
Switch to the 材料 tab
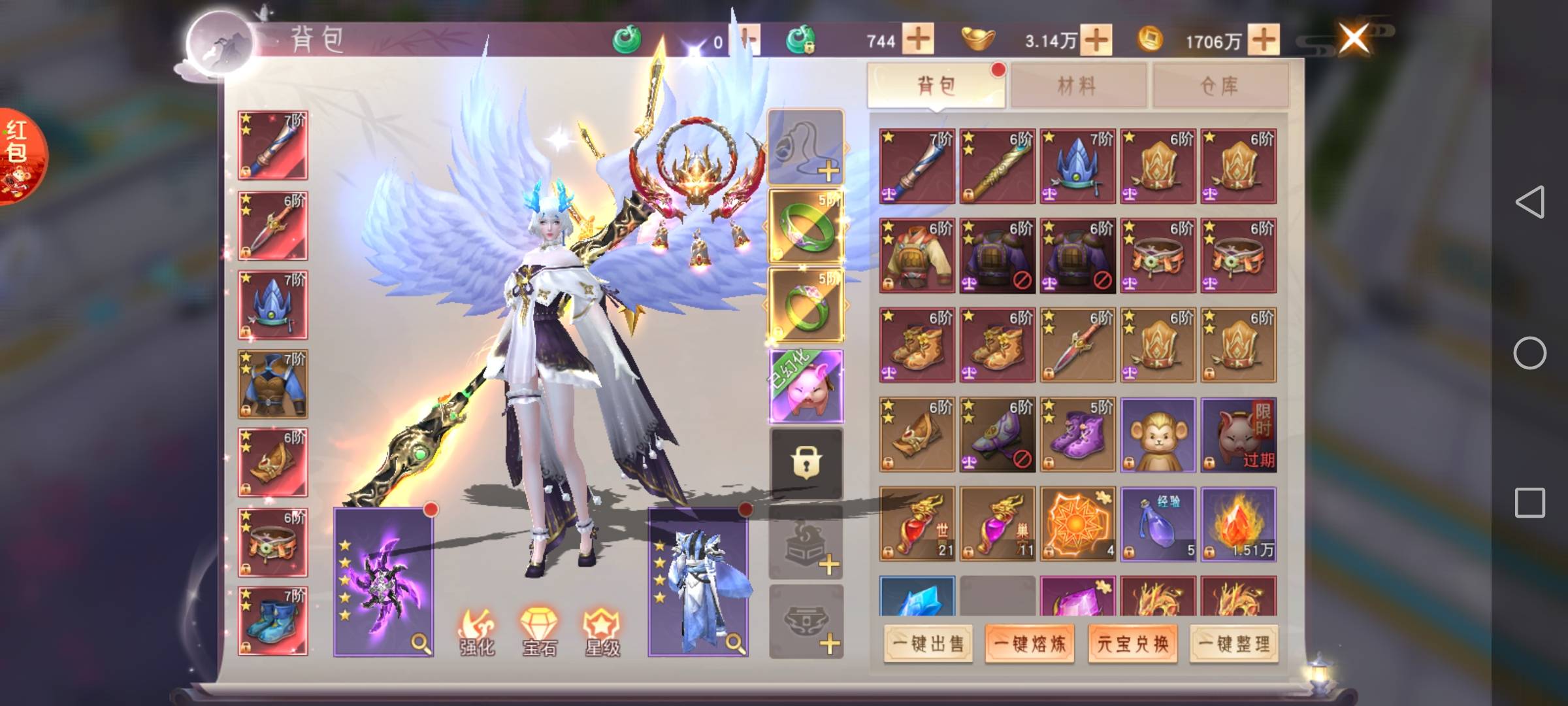tap(1077, 86)
